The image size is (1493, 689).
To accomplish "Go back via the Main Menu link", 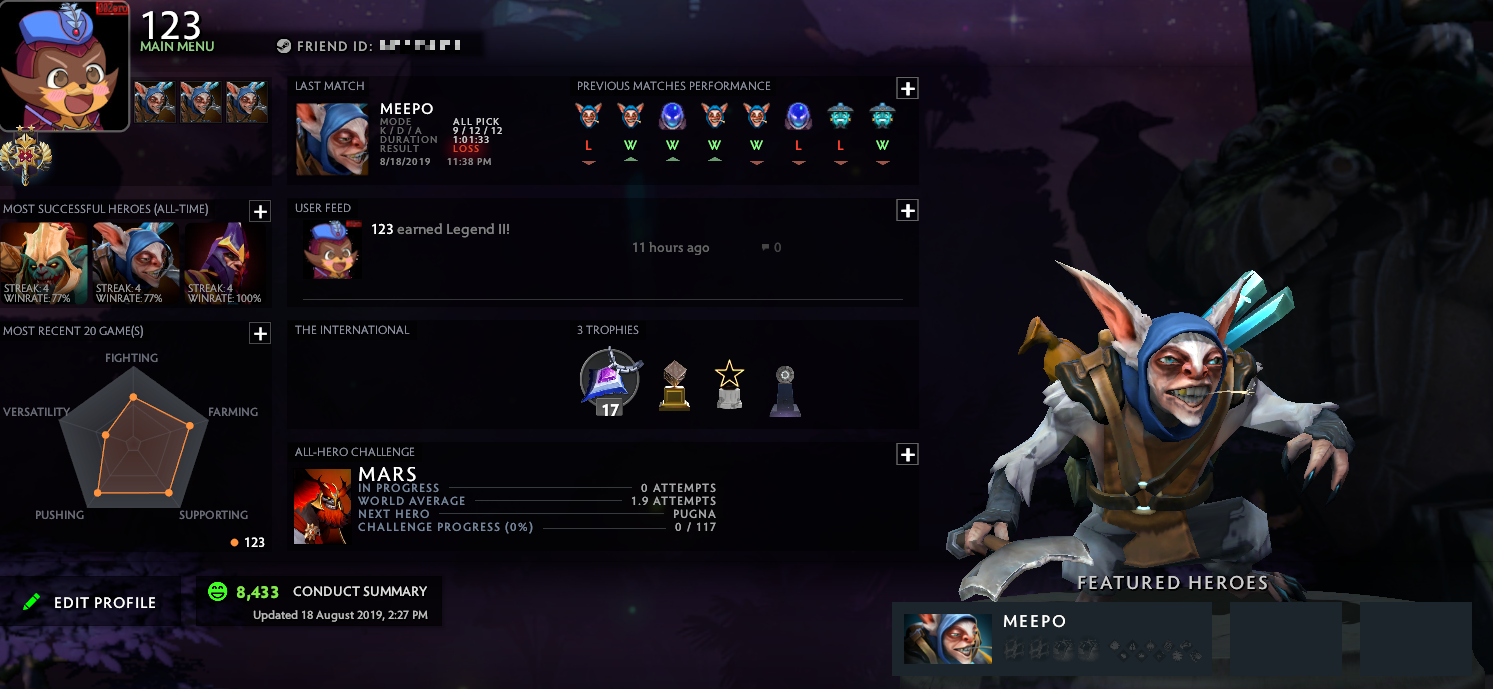I will click(177, 46).
